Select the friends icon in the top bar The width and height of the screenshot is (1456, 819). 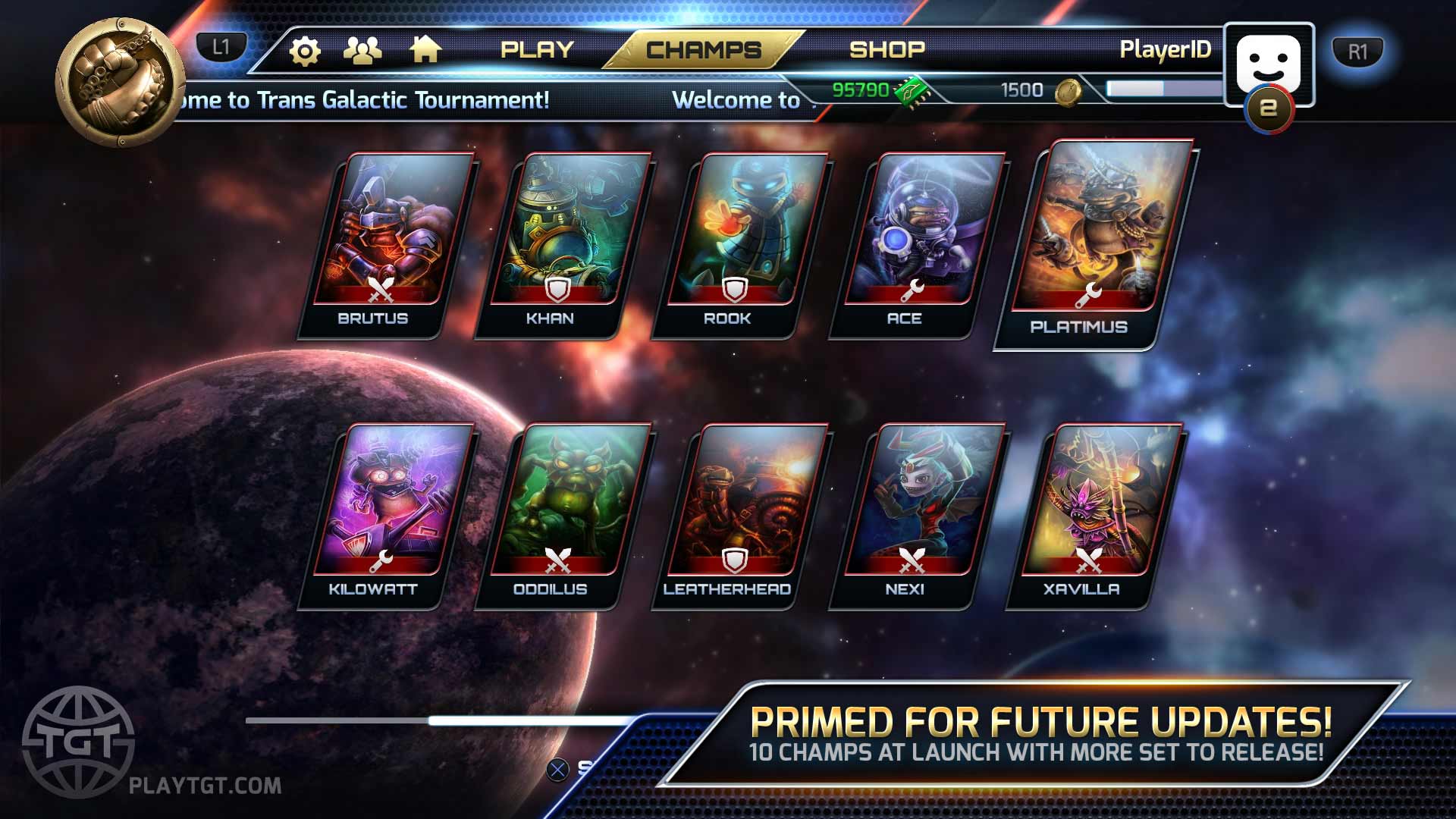(364, 49)
